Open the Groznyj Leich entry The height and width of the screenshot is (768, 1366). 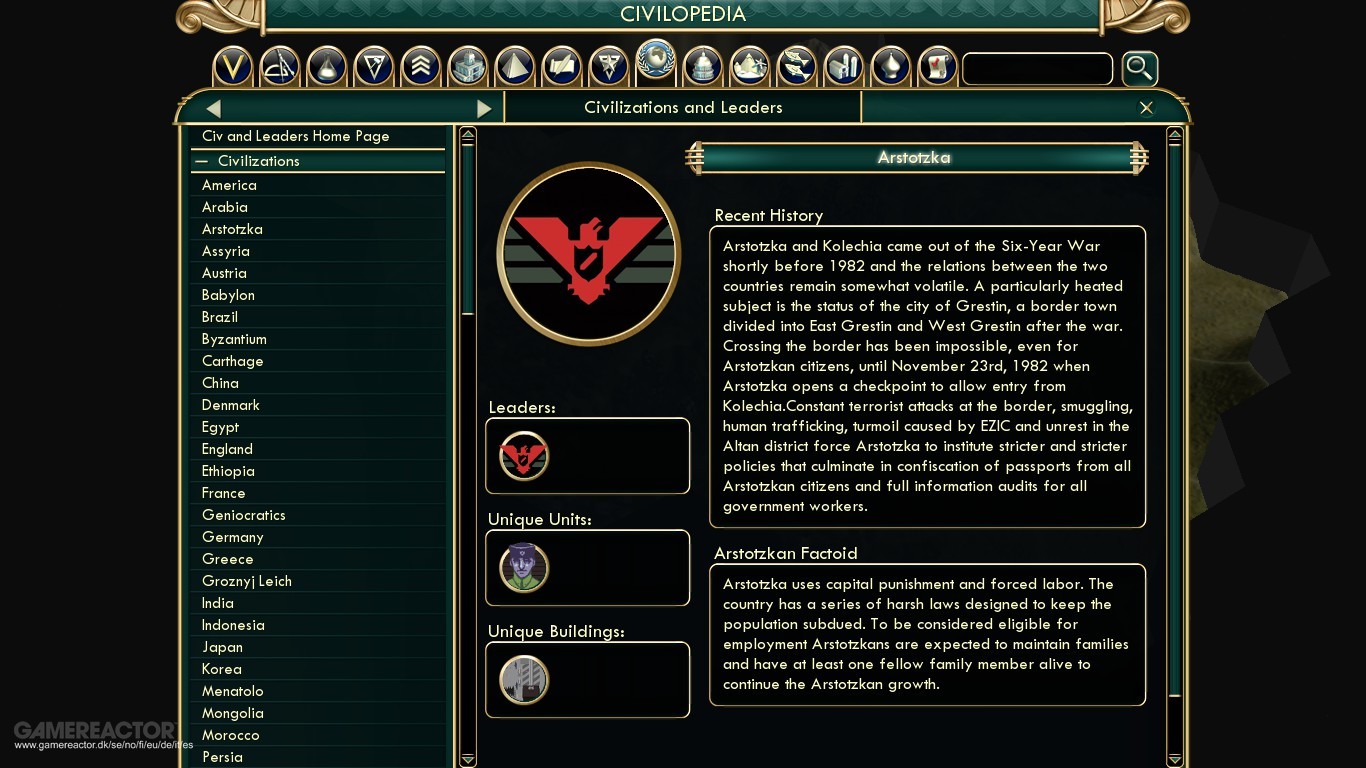click(247, 581)
